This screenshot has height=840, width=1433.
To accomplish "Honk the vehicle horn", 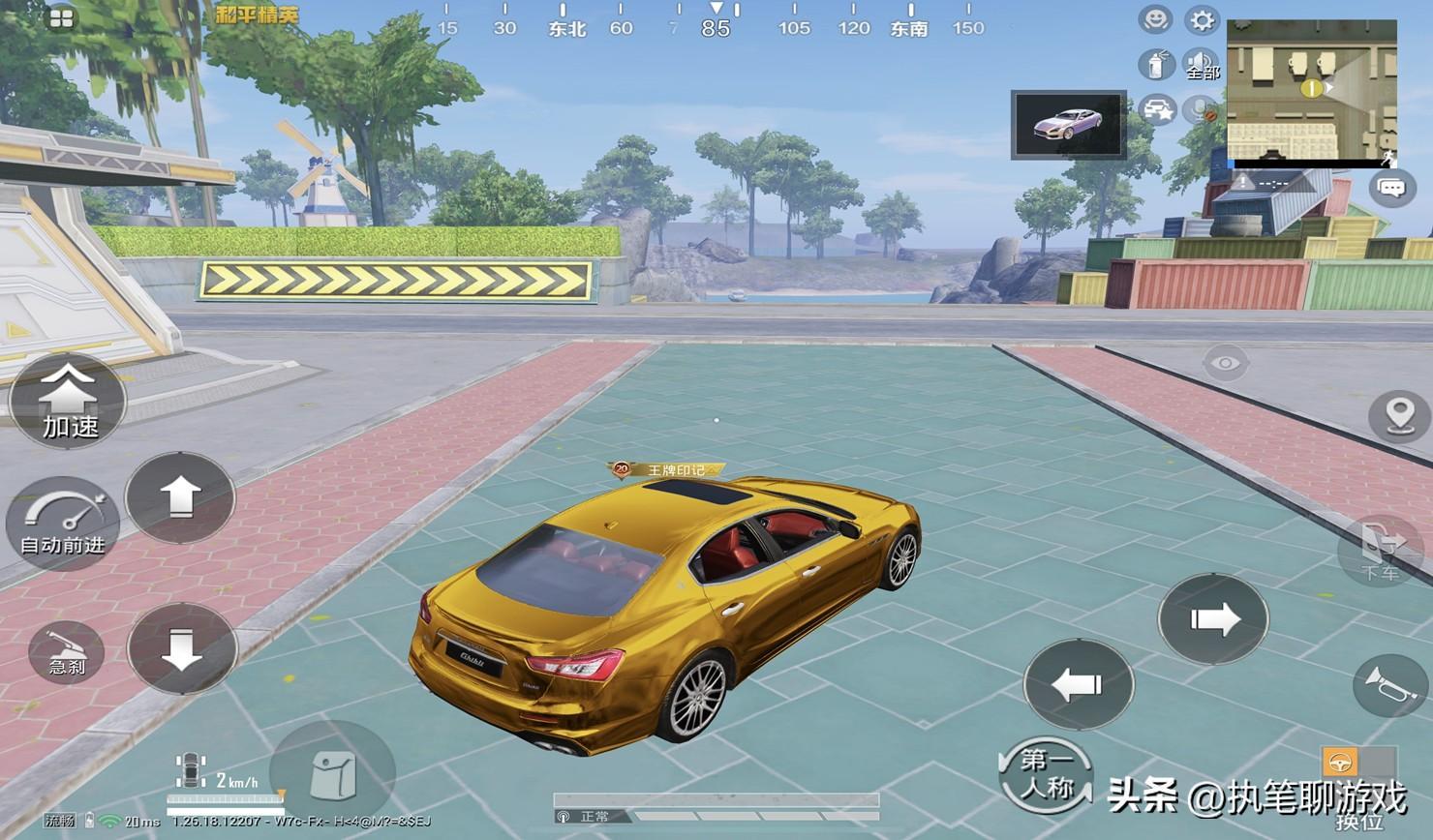I will coord(1391,685).
